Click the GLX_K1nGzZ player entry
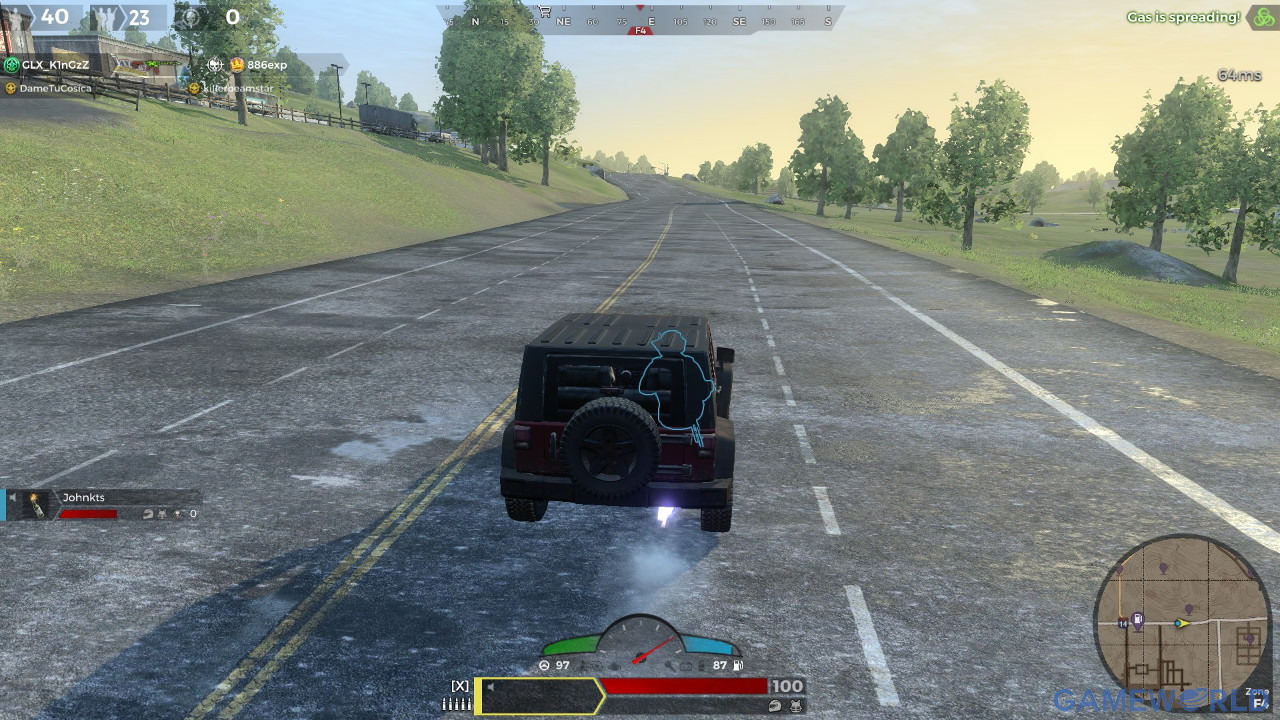1280x720 pixels. point(54,65)
